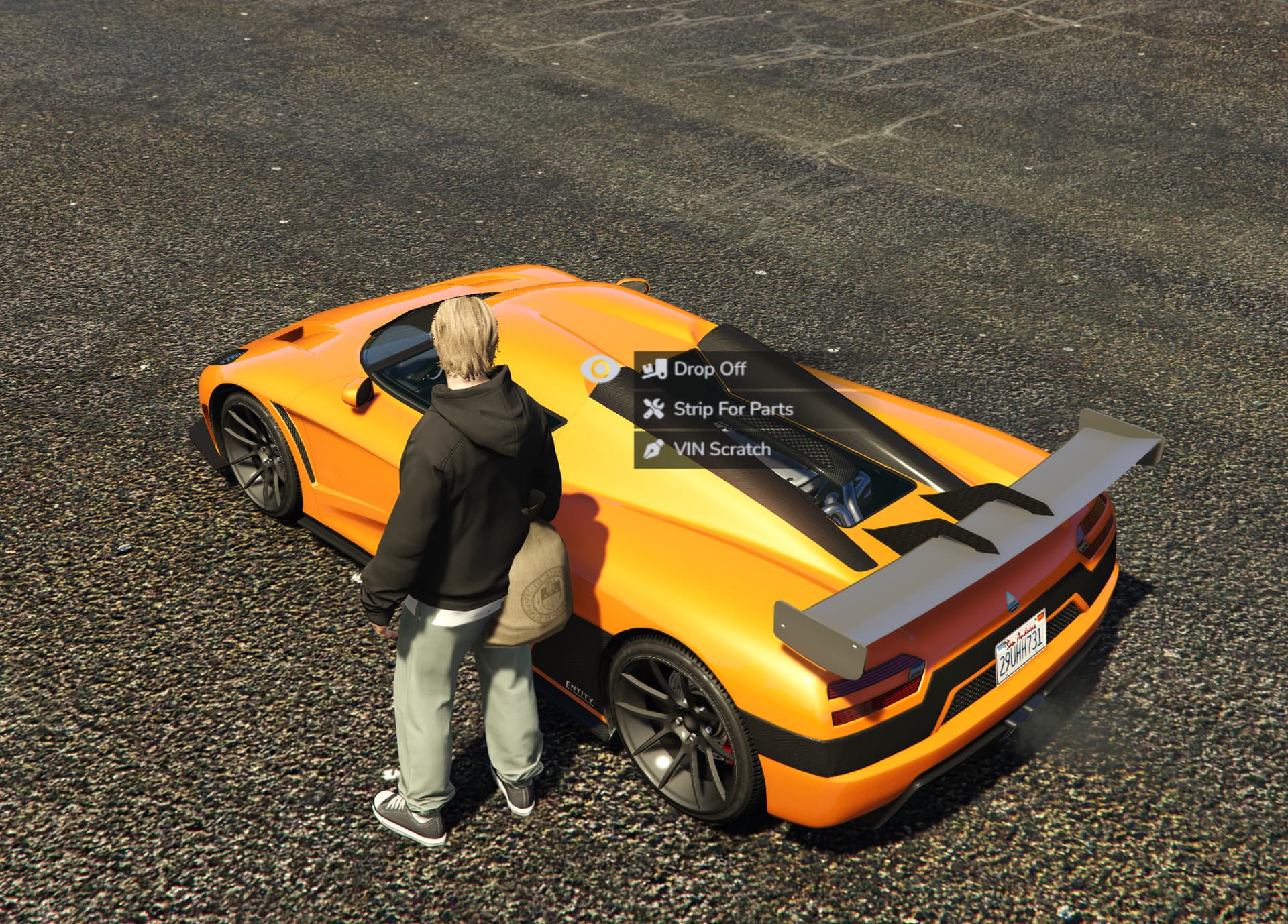Click the manufacturer badge above the license plate
Image resolution: width=1288 pixels, height=924 pixels.
pos(1011,601)
